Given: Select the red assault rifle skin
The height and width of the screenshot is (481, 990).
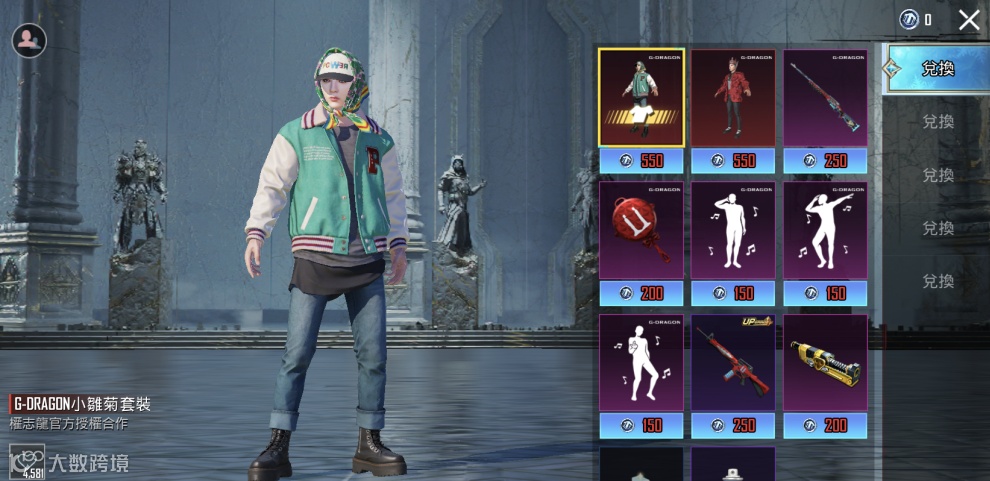Looking at the screenshot, I should (x=733, y=364).
